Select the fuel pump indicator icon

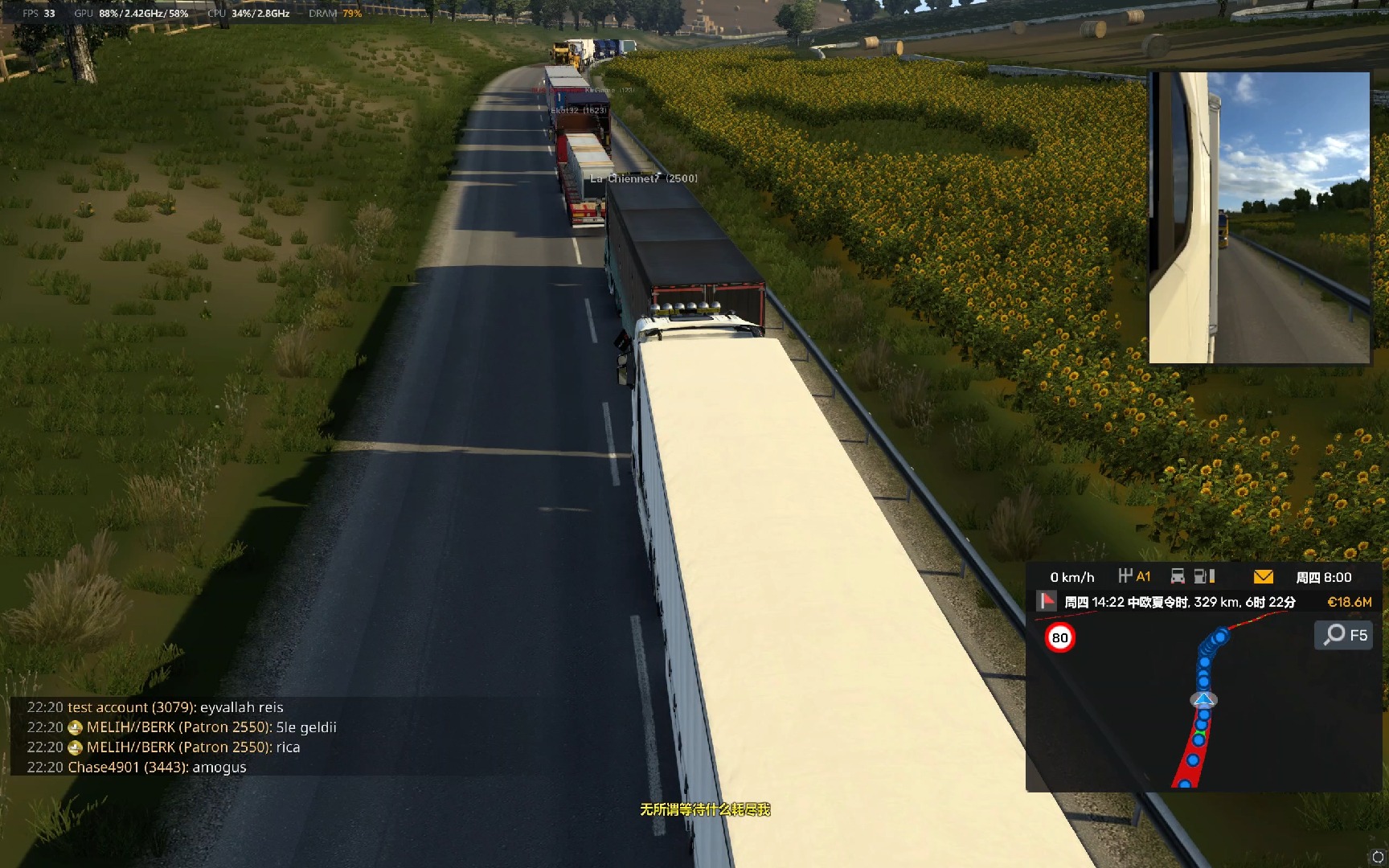click(1204, 576)
